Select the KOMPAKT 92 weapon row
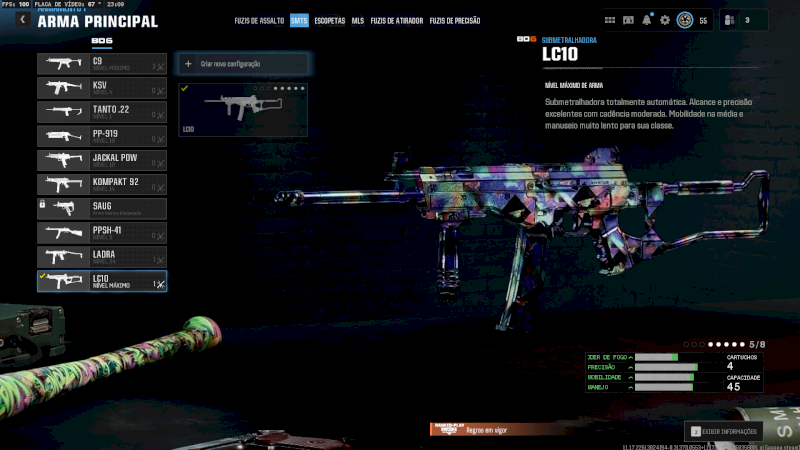800x450 pixels. coord(102,184)
